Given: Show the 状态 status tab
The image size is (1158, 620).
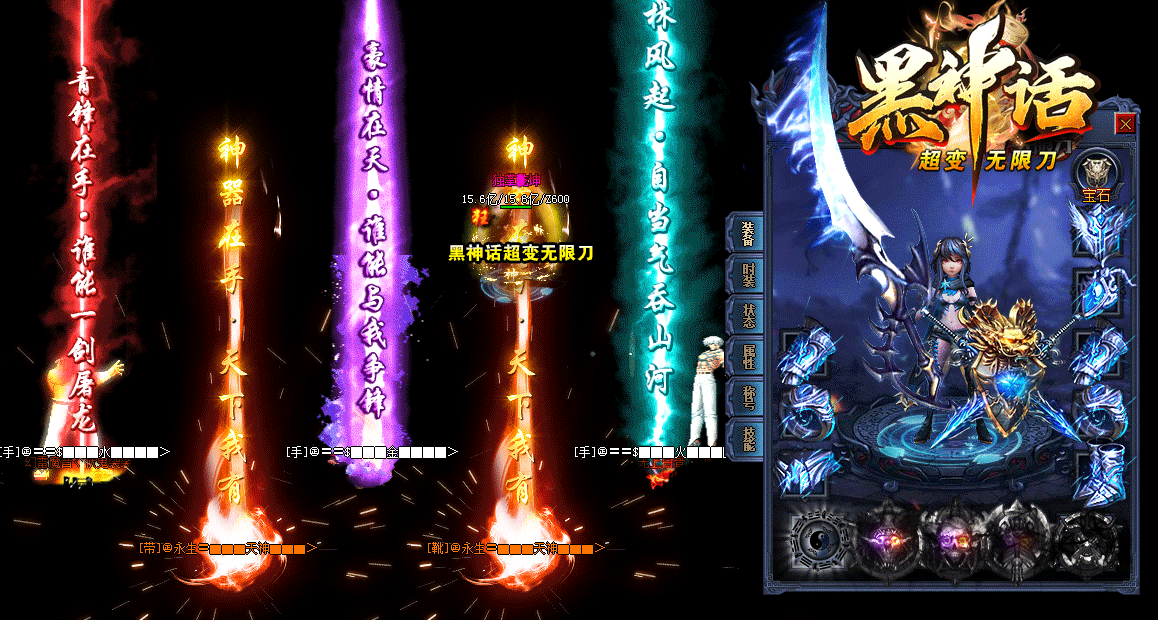Looking at the screenshot, I should [748, 315].
